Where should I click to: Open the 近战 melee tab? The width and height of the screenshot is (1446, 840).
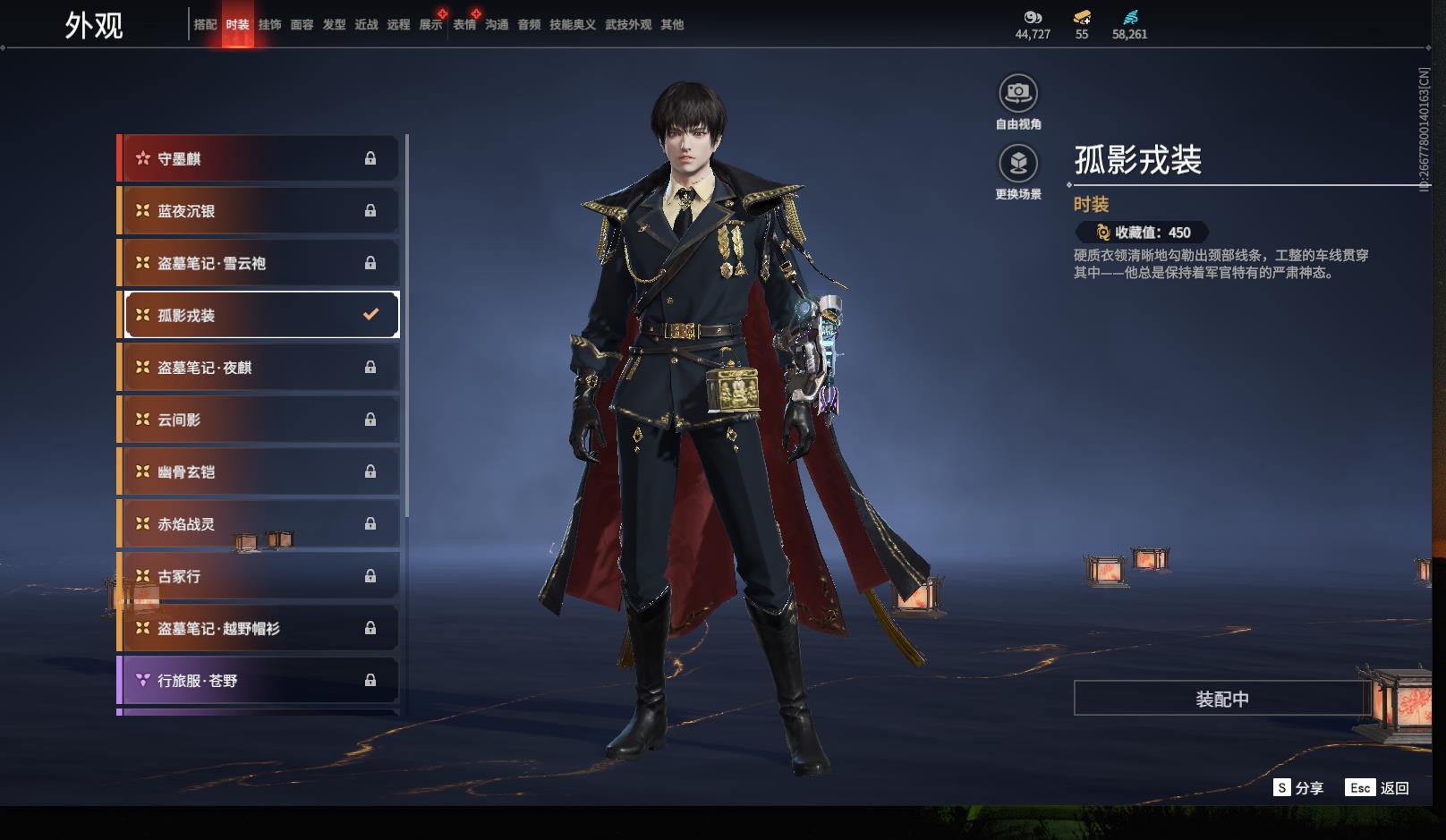(x=366, y=25)
